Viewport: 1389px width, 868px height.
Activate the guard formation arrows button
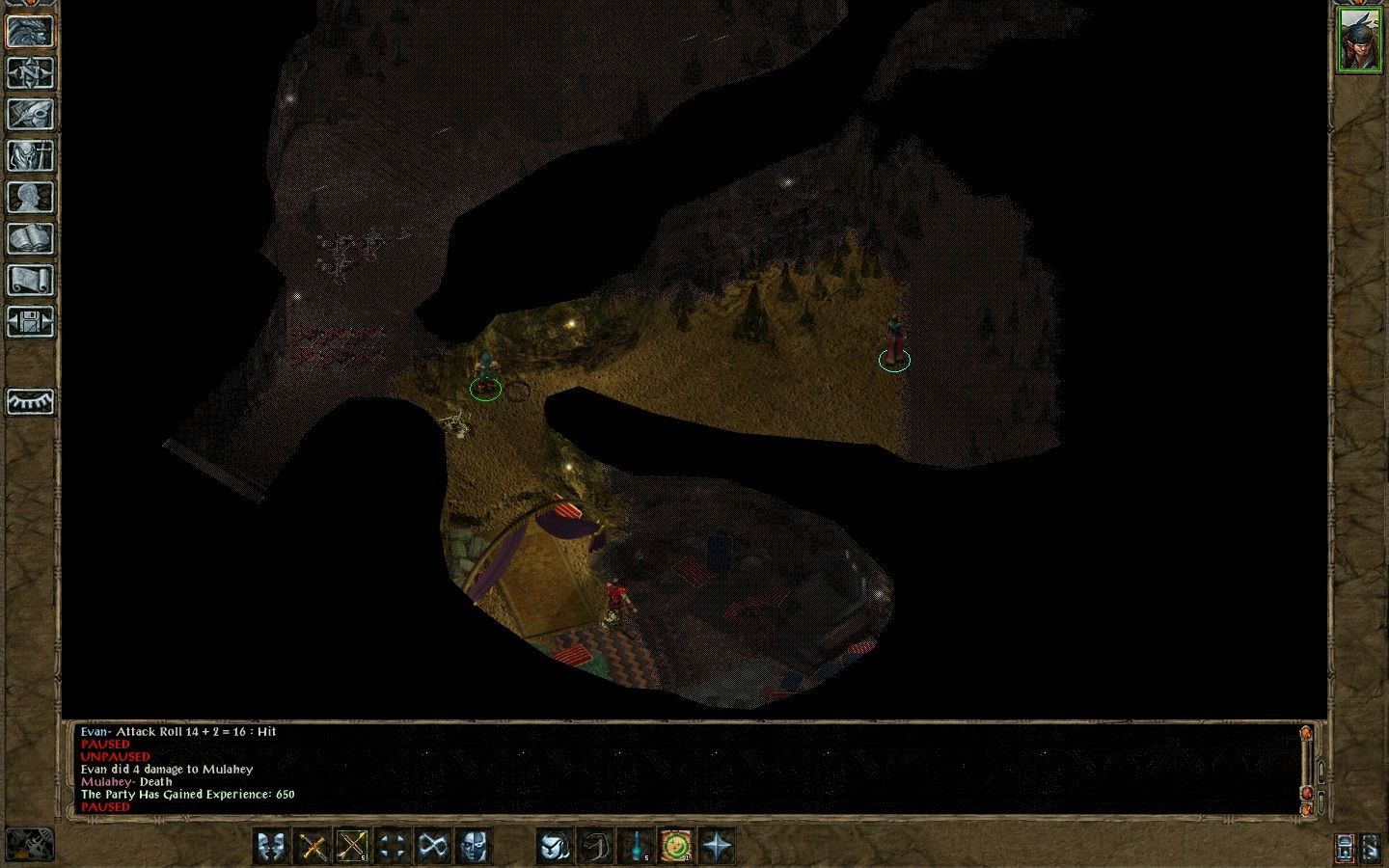click(x=393, y=847)
